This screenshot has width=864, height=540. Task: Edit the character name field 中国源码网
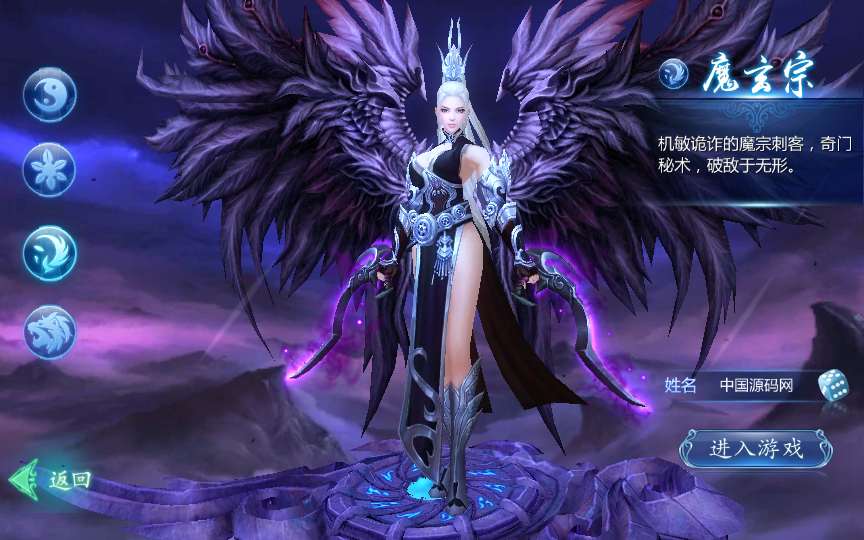(x=757, y=385)
